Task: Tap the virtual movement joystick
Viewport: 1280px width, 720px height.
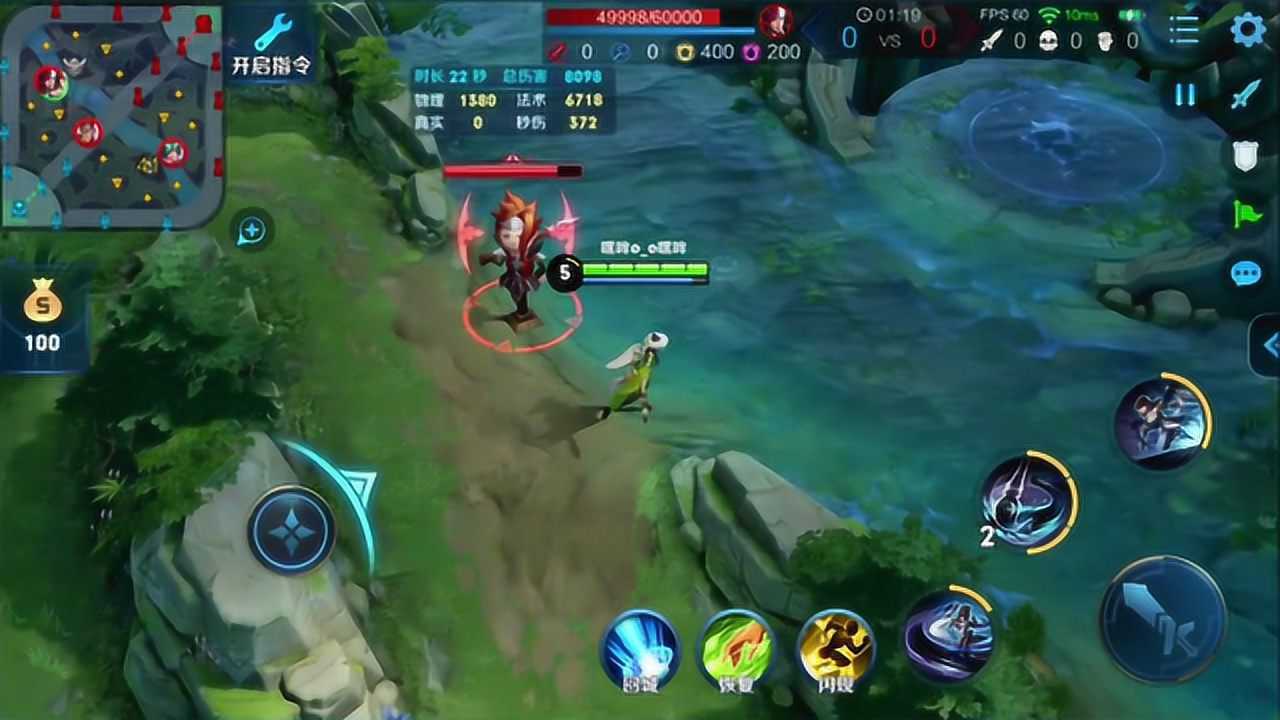Action: click(291, 530)
